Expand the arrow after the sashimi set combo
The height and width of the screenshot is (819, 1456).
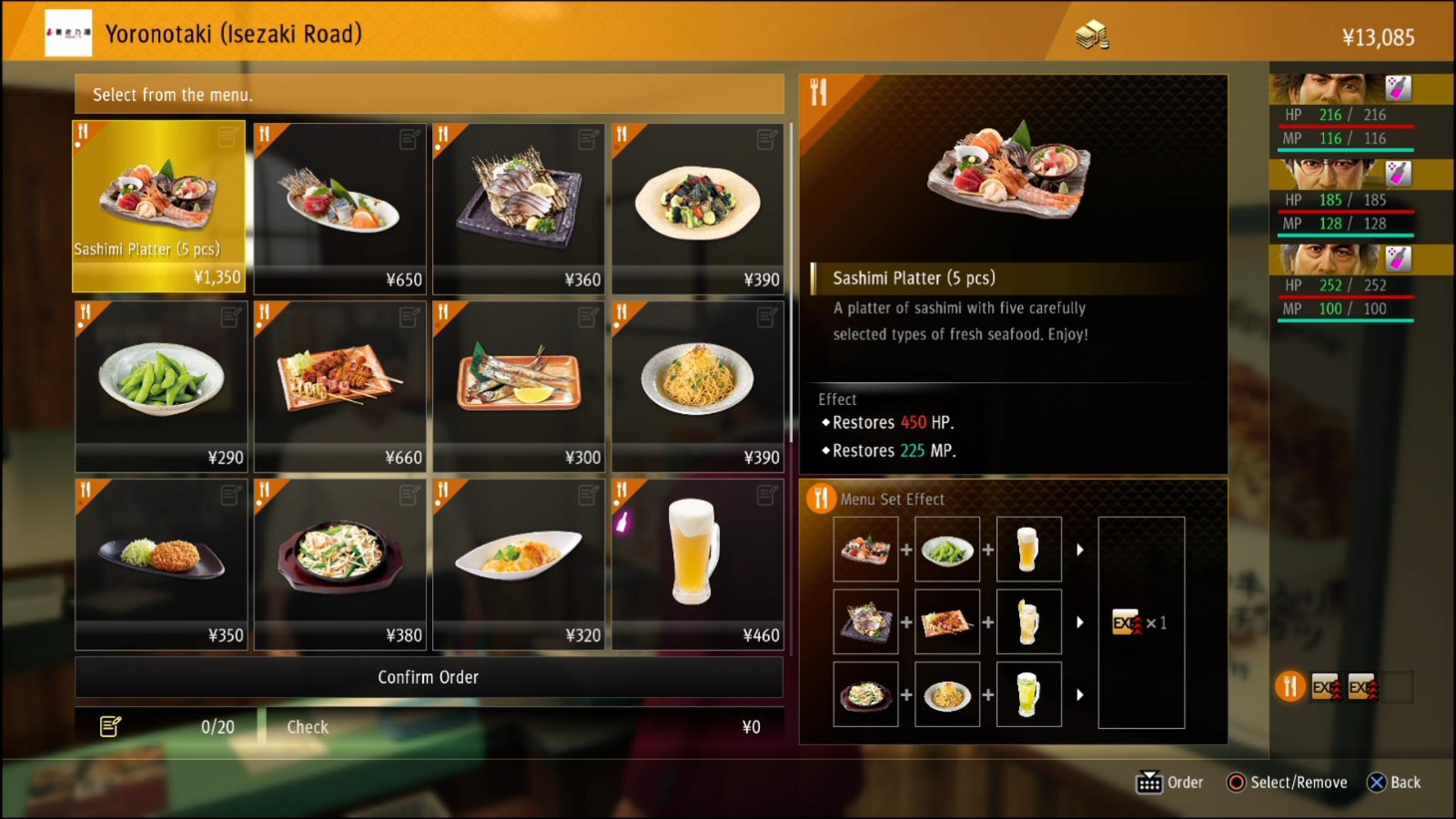tap(1080, 548)
